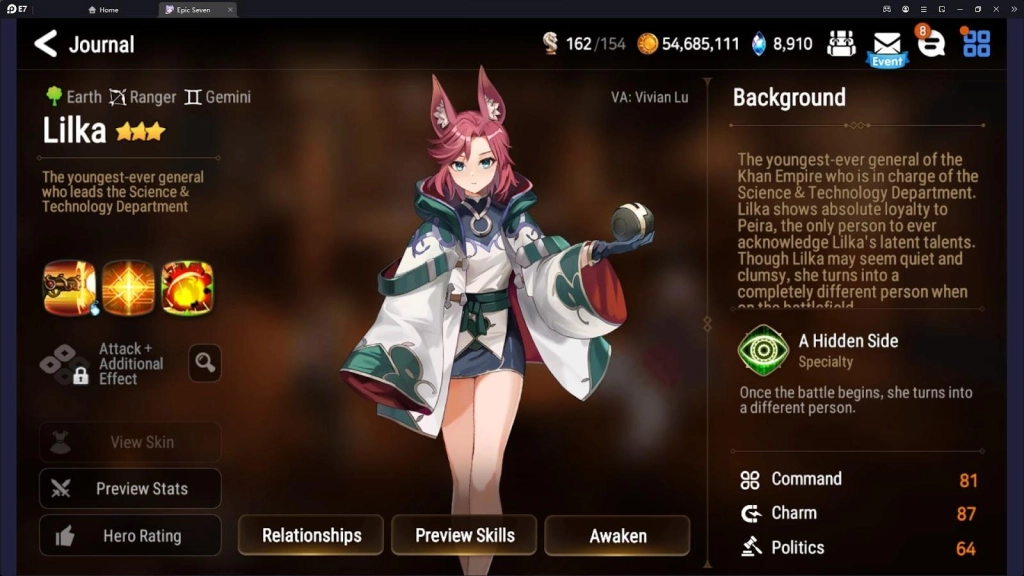Open the blue grid main menu
The height and width of the screenshot is (576, 1024).
[x=976, y=44]
